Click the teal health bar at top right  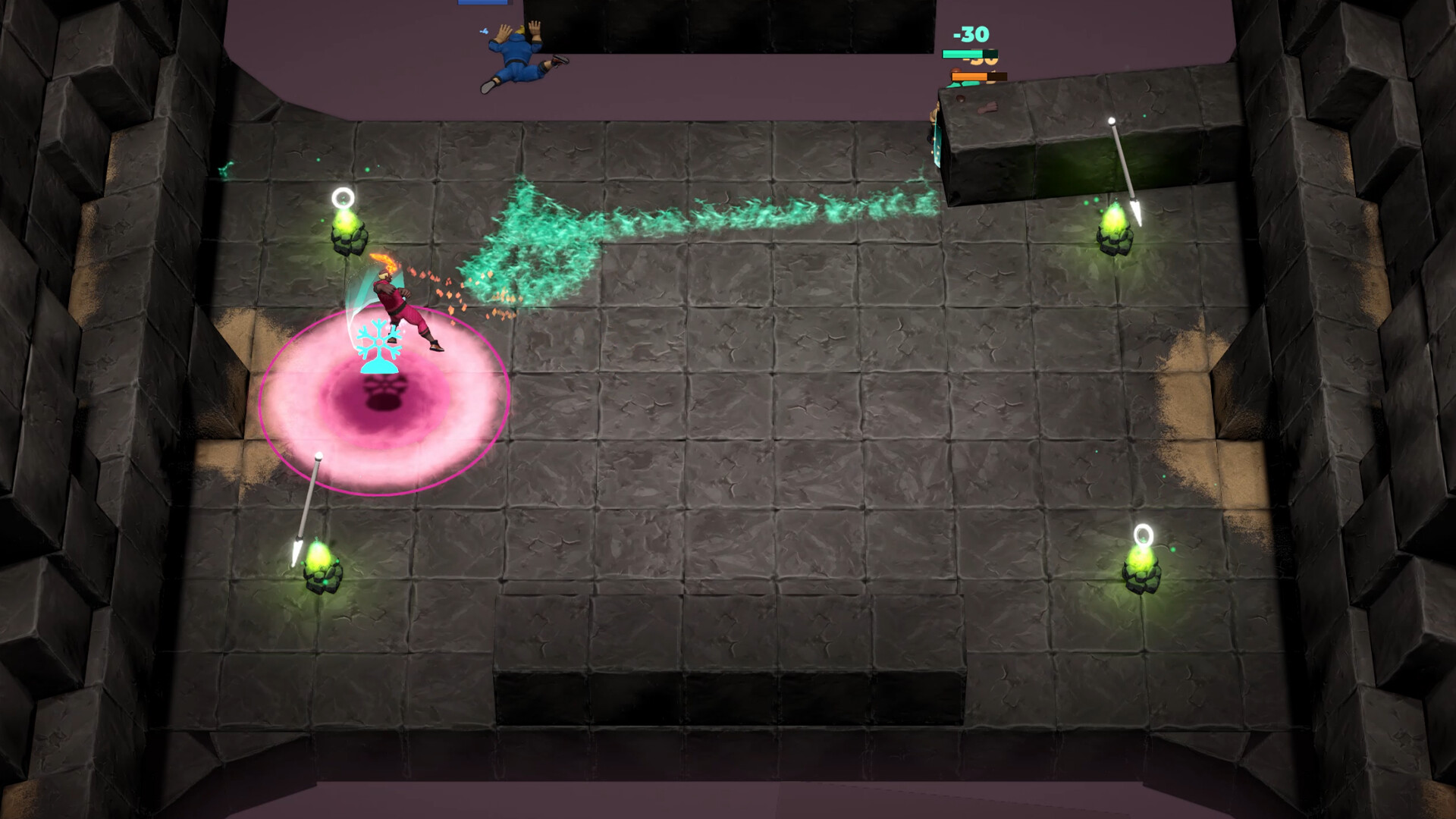pyautogui.click(x=971, y=55)
